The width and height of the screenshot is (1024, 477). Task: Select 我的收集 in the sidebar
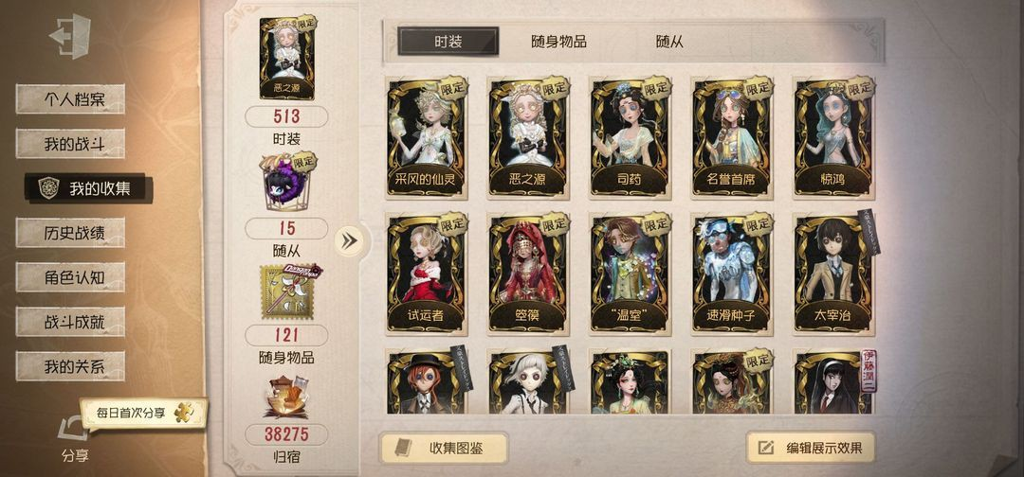89,188
